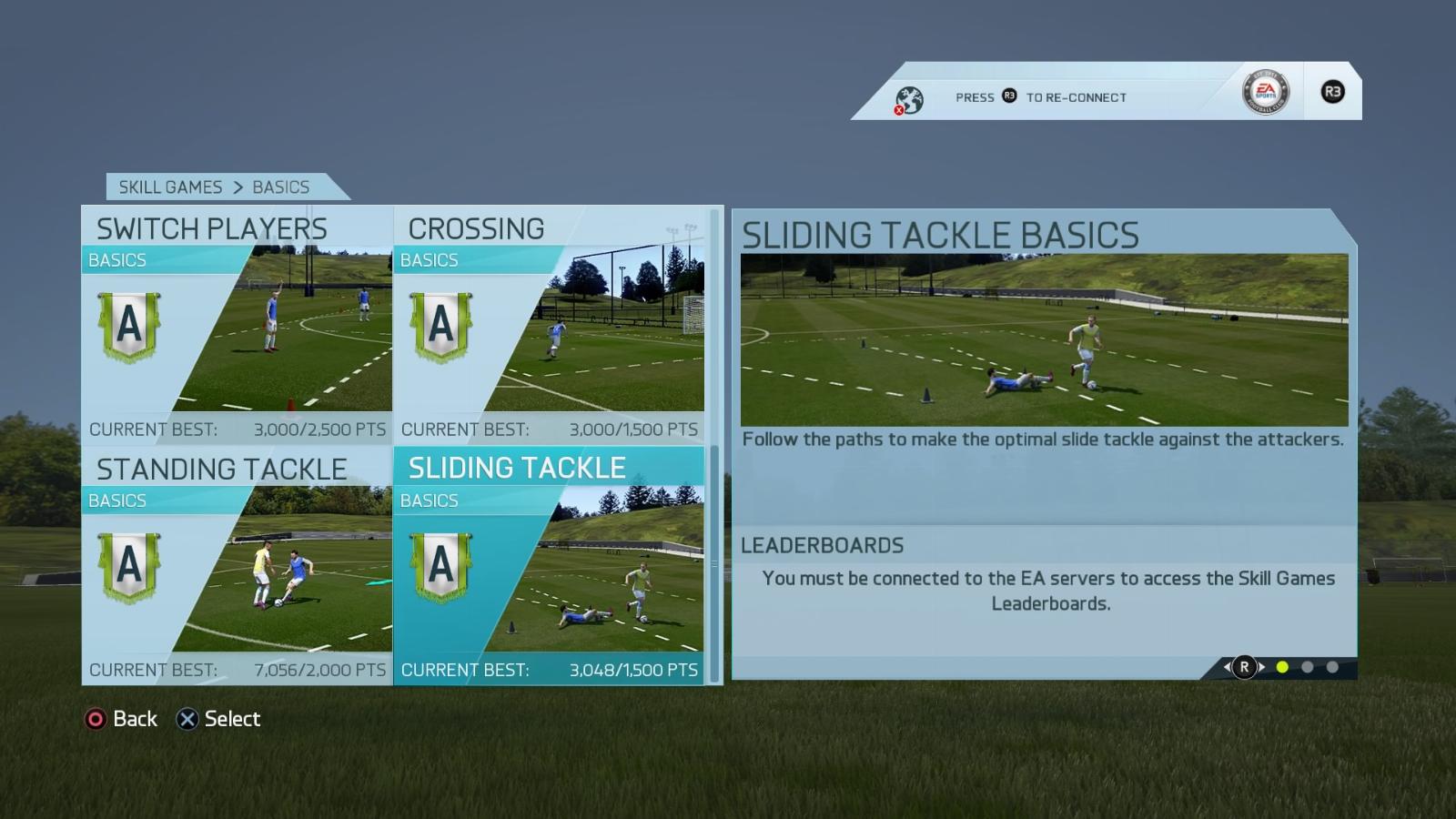Open the EA Sports Football Club badge
This screenshot has height=819, width=1456.
pos(1265,92)
